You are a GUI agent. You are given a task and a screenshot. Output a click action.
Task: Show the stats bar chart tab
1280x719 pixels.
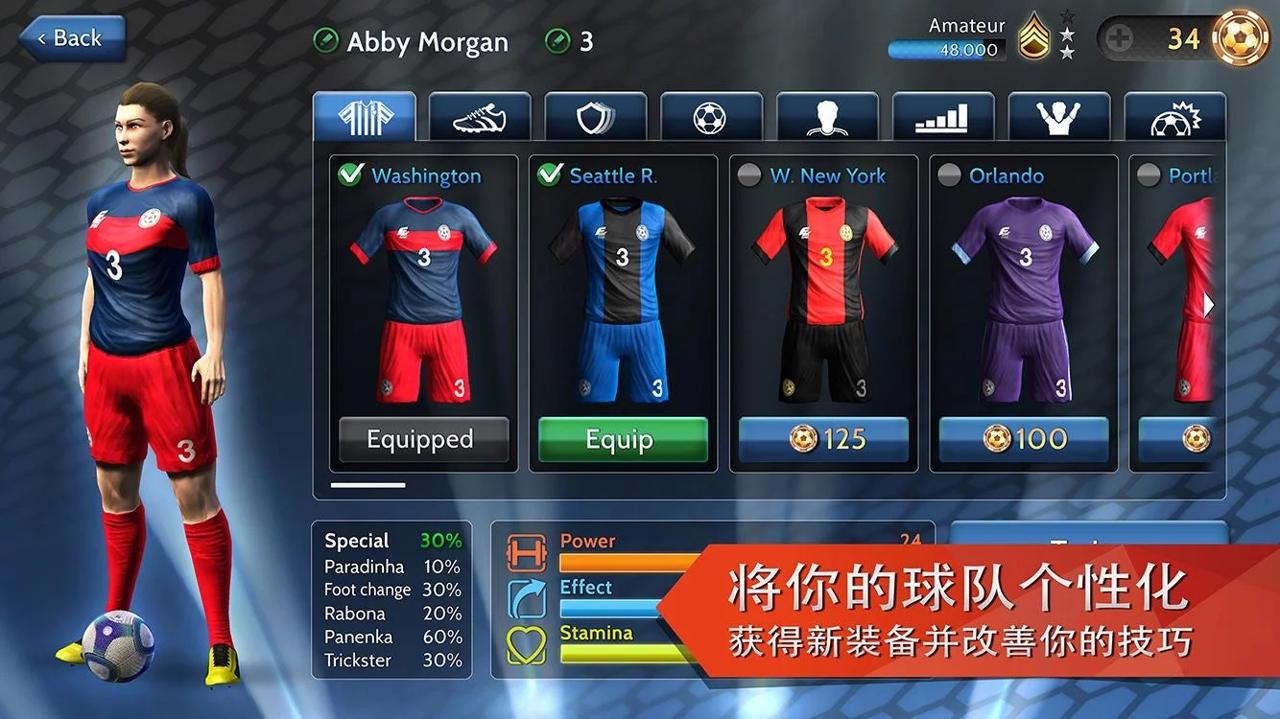pos(942,118)
